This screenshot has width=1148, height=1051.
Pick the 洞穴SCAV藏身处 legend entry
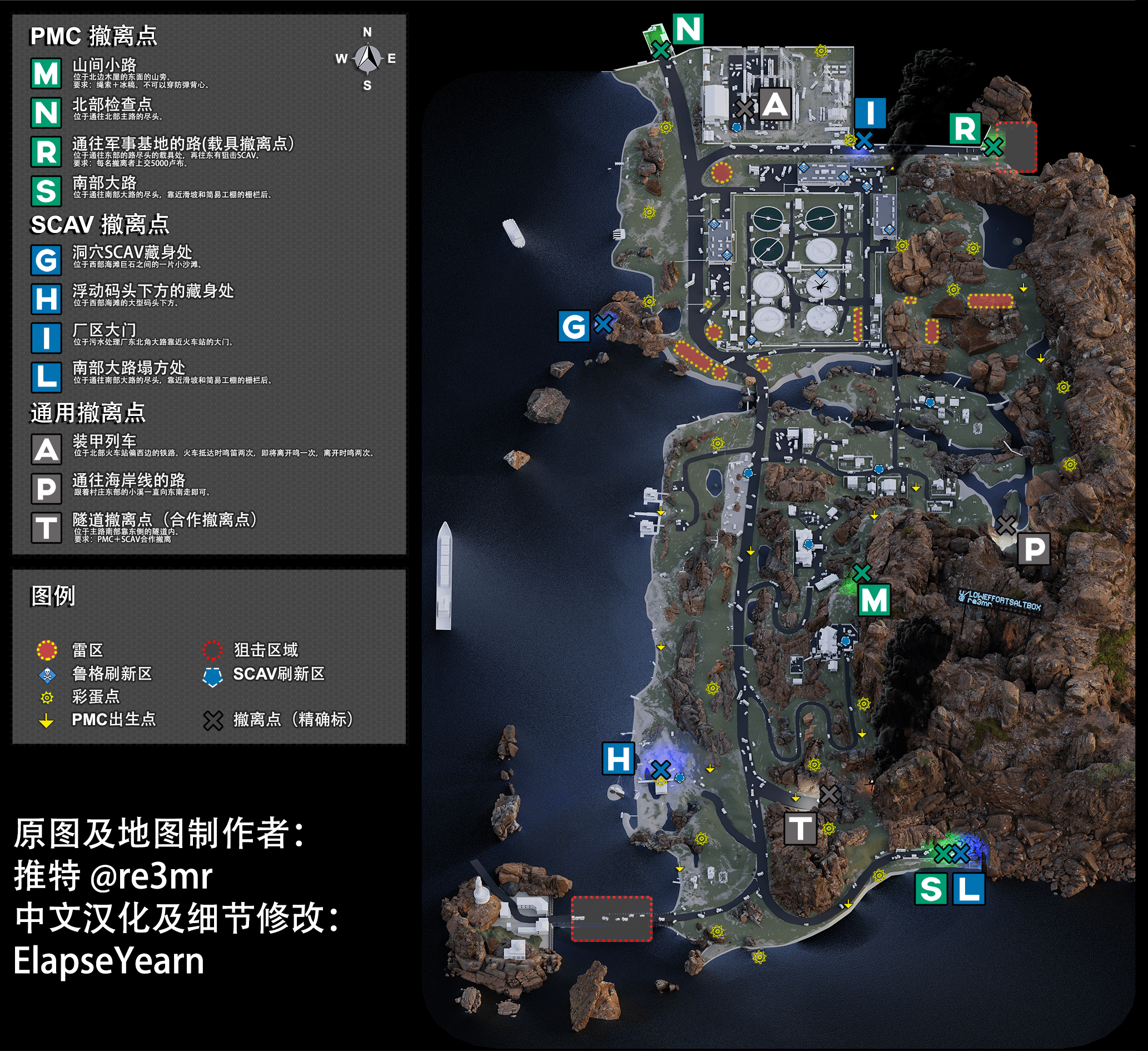132,252
